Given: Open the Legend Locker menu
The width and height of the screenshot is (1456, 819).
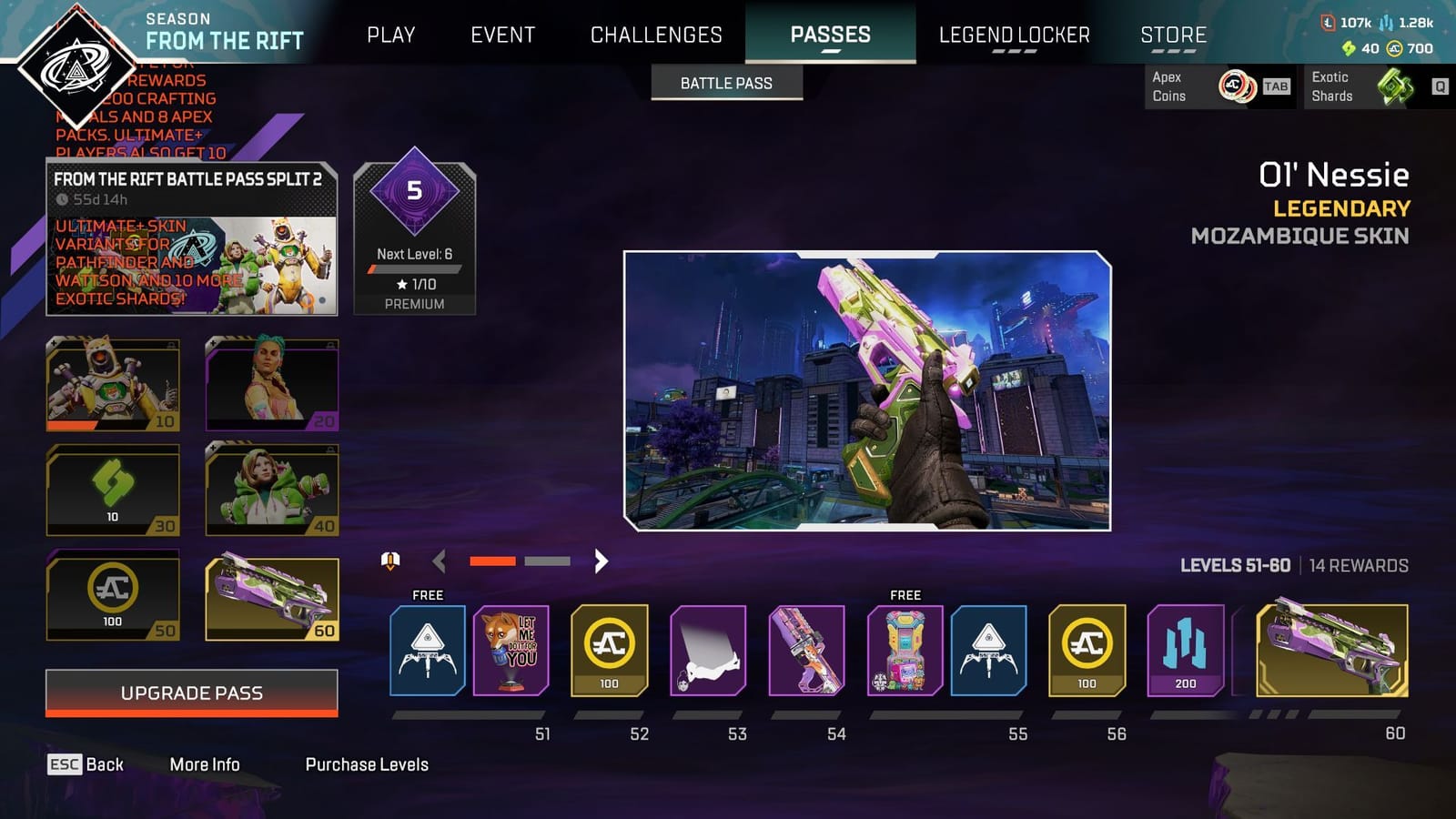Looking at the screenshot, I should tap(1014, 35).
